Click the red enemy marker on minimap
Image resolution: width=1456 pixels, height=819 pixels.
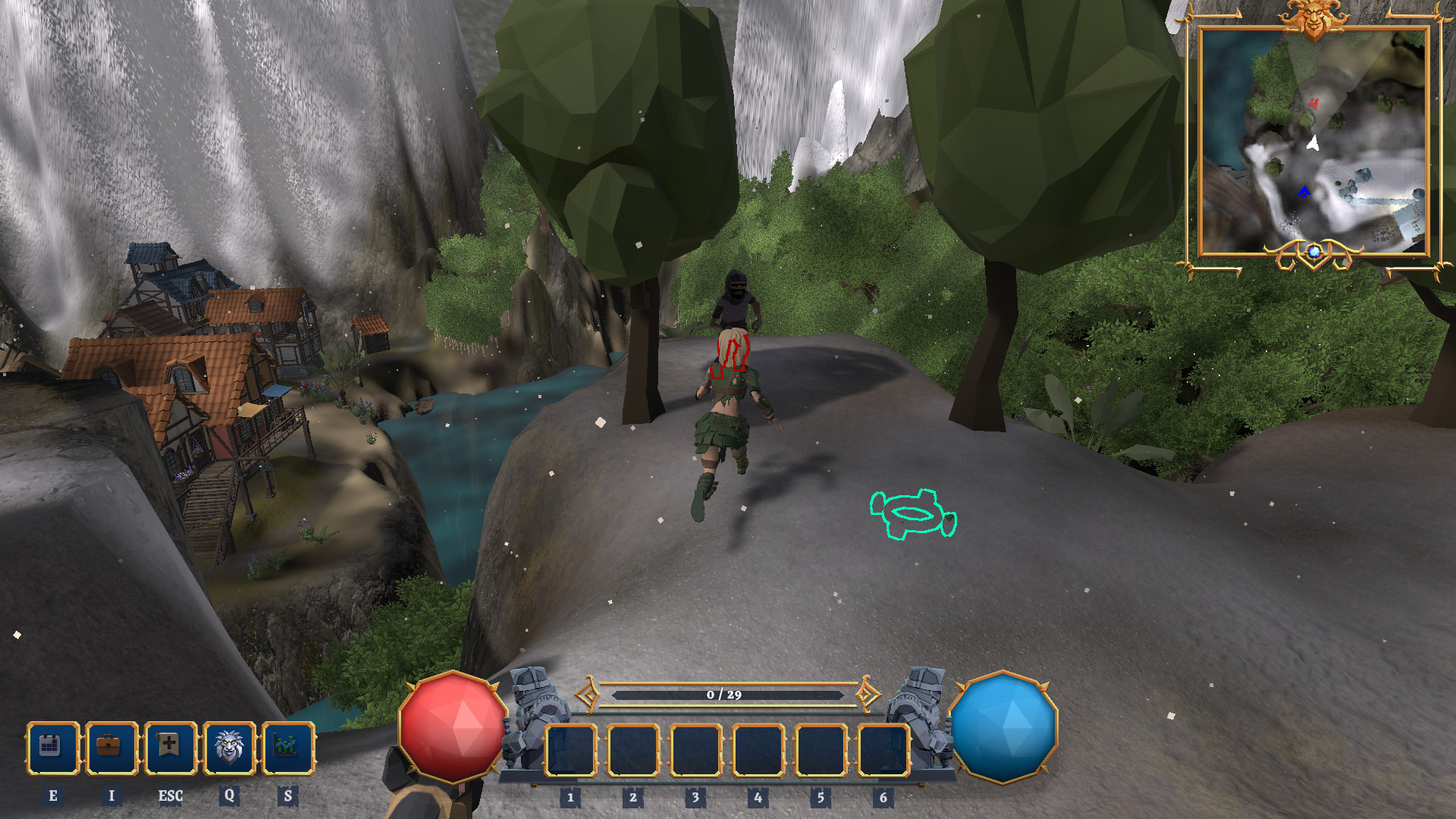[1314, 102]
